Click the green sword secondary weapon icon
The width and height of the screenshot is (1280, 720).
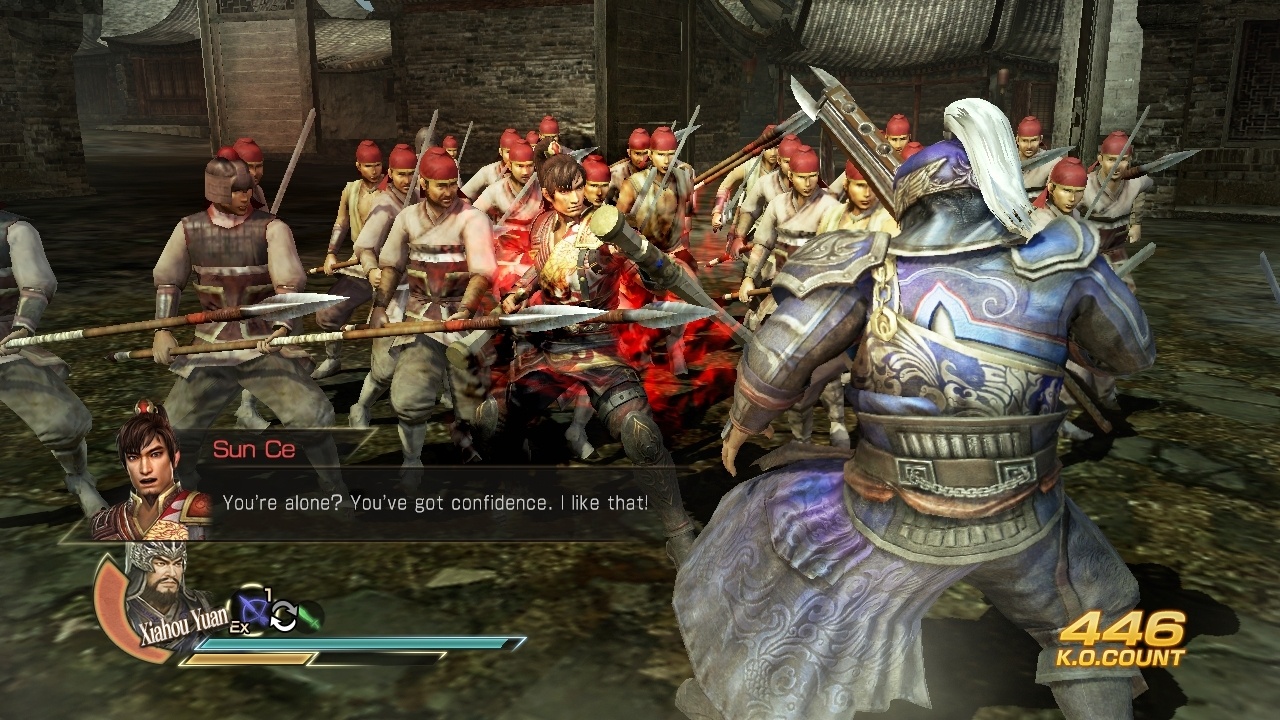tap(309, 617)
